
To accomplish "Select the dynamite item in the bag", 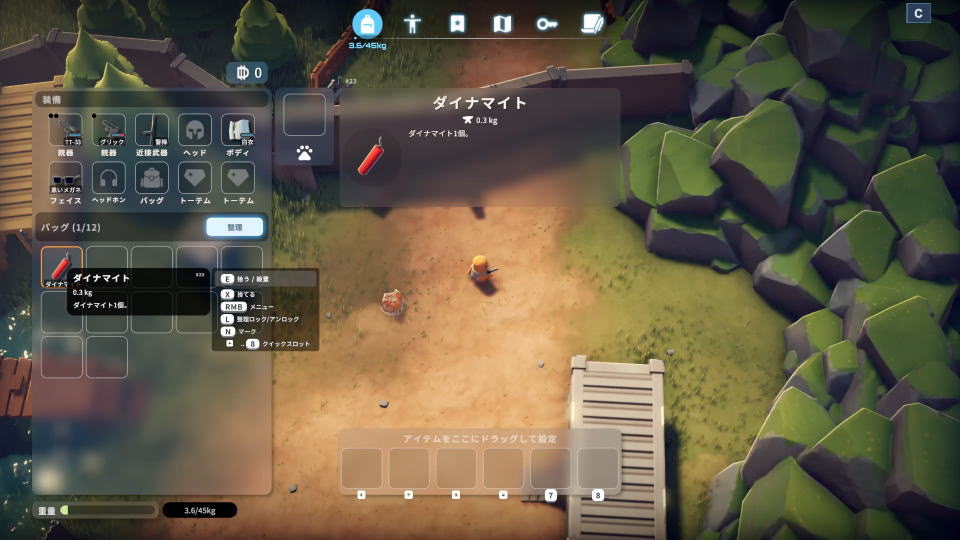I will pyautogui.click(x=62, y=266).
